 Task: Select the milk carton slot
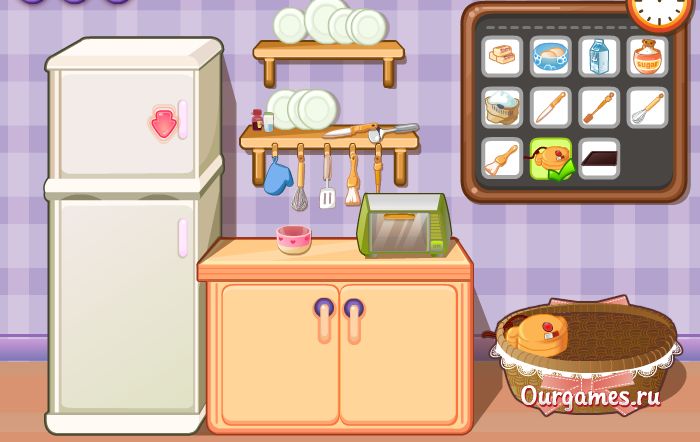(x=599, y=57)
